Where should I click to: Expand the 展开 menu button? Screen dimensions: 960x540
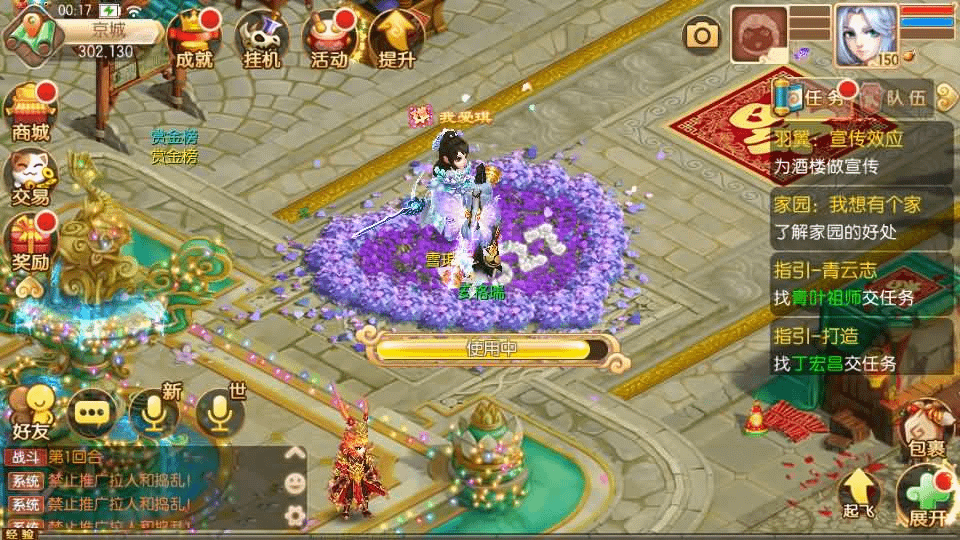pos(926,497)
